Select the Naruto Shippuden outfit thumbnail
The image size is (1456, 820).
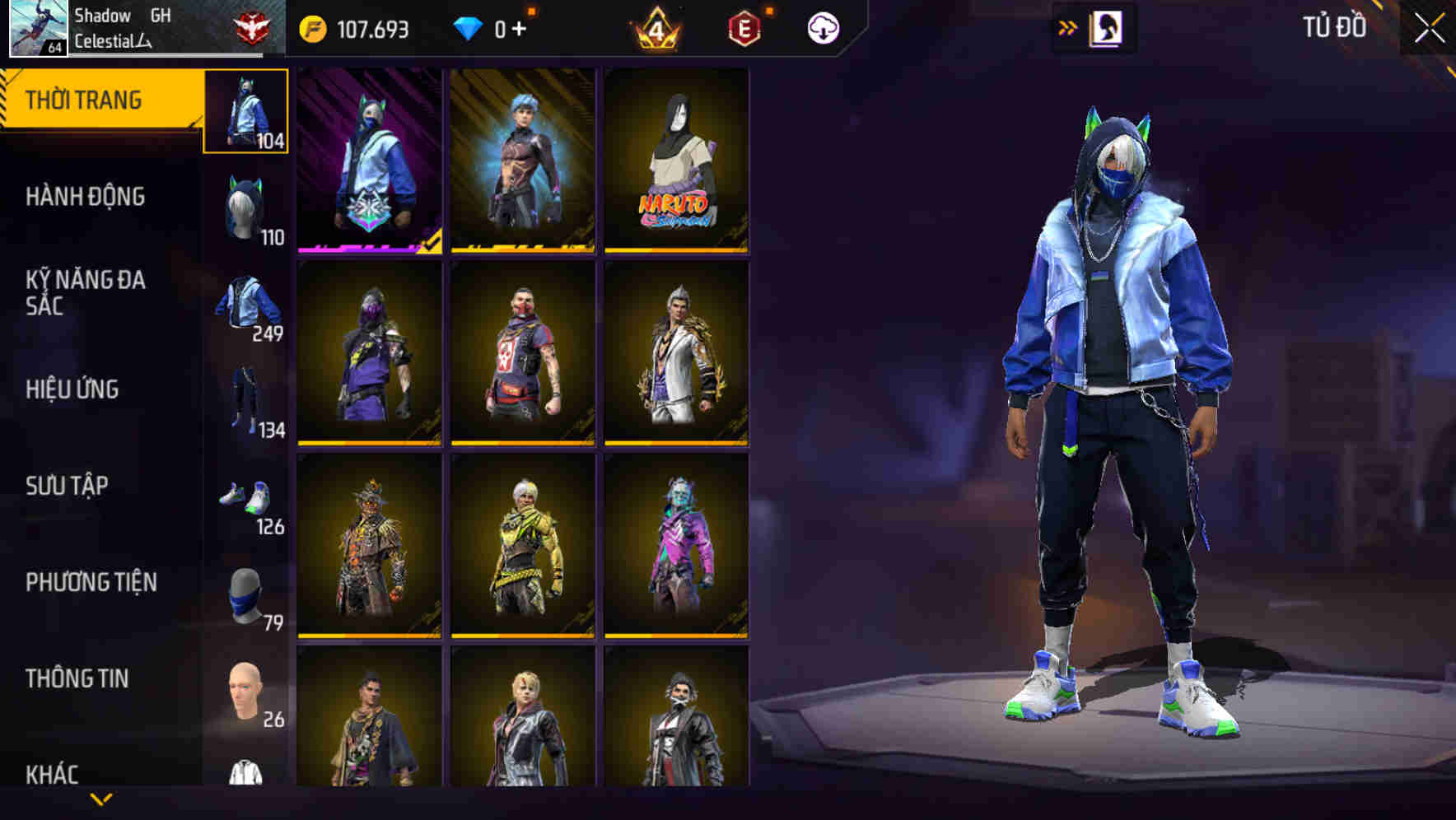[x=679, y=161]
